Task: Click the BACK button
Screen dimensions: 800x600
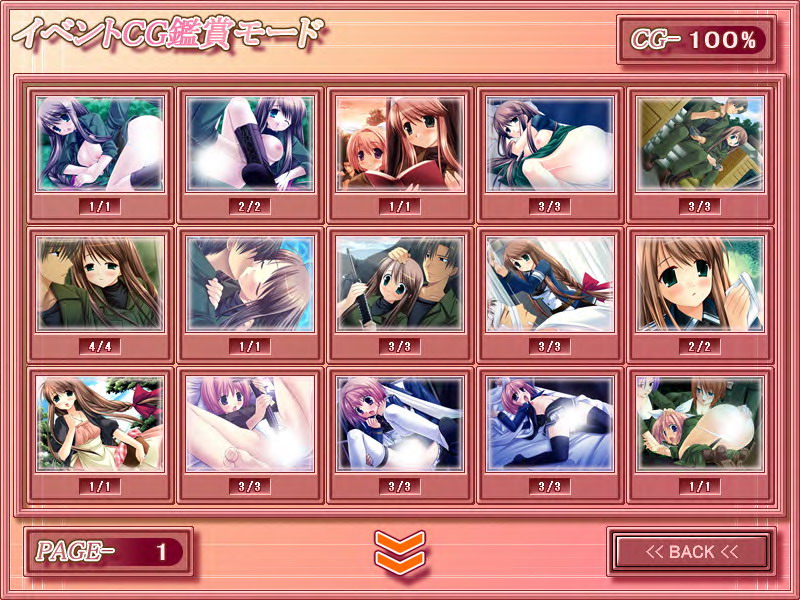Action: coord(691,552)
